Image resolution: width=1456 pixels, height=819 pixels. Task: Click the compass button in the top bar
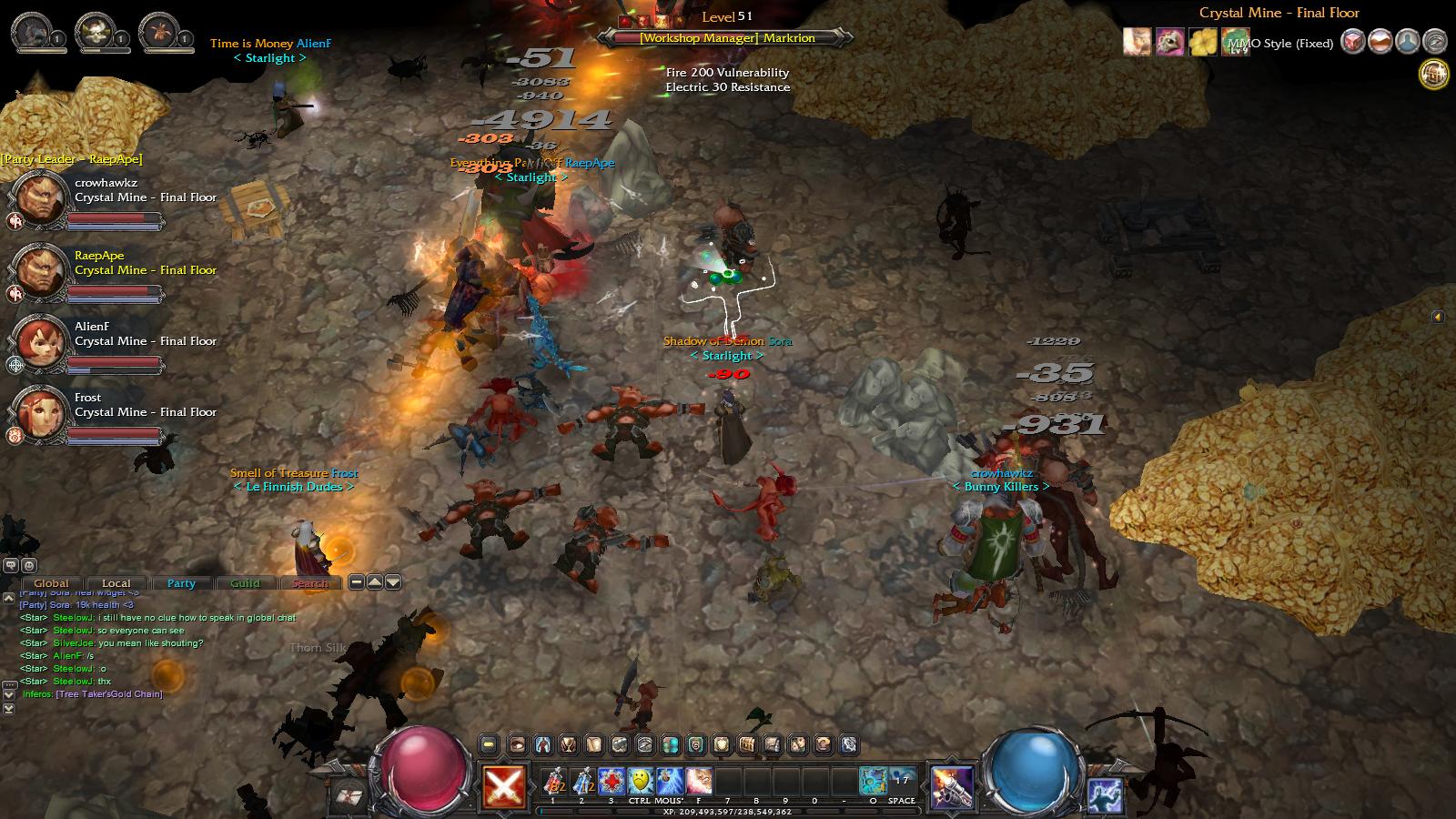click(1434, 42)
